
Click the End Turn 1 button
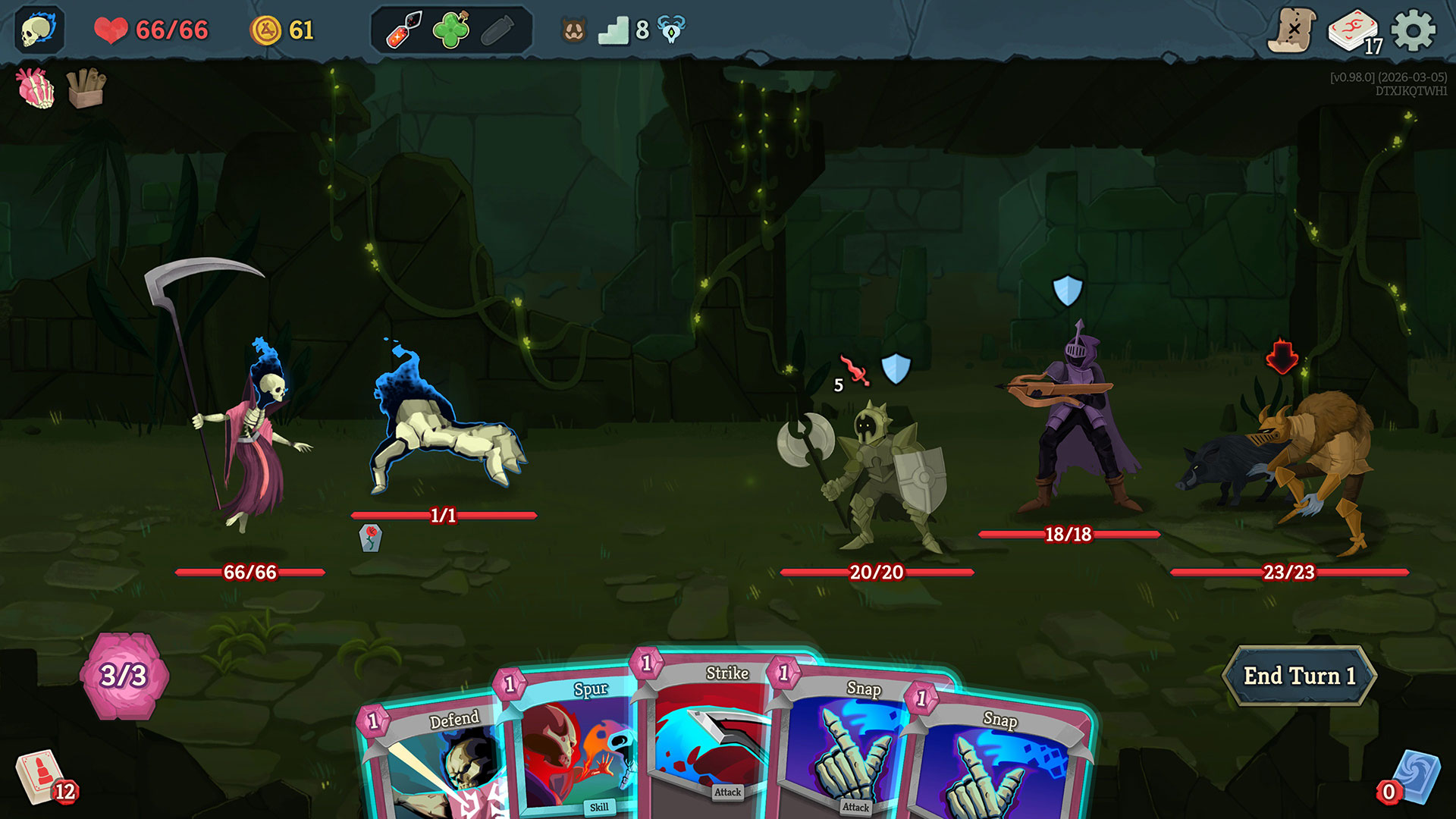pos(1299,676)
